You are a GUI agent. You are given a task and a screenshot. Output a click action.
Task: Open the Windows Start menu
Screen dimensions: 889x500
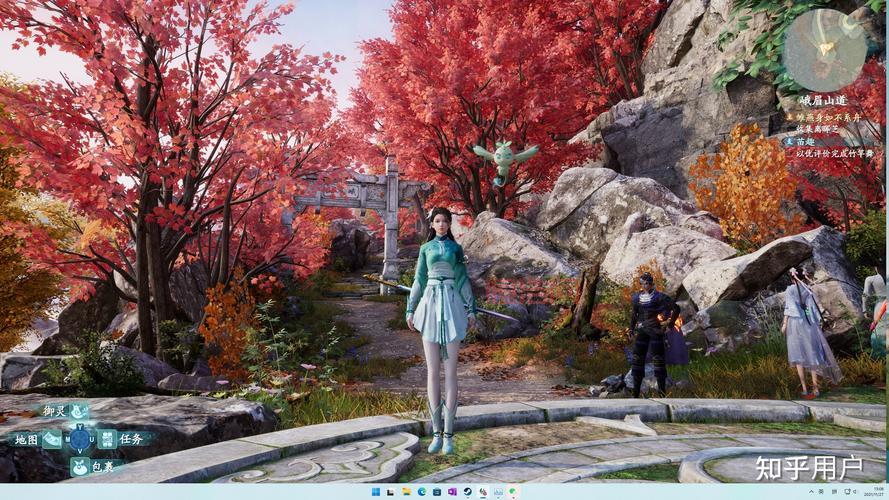(x=376, y=492)
